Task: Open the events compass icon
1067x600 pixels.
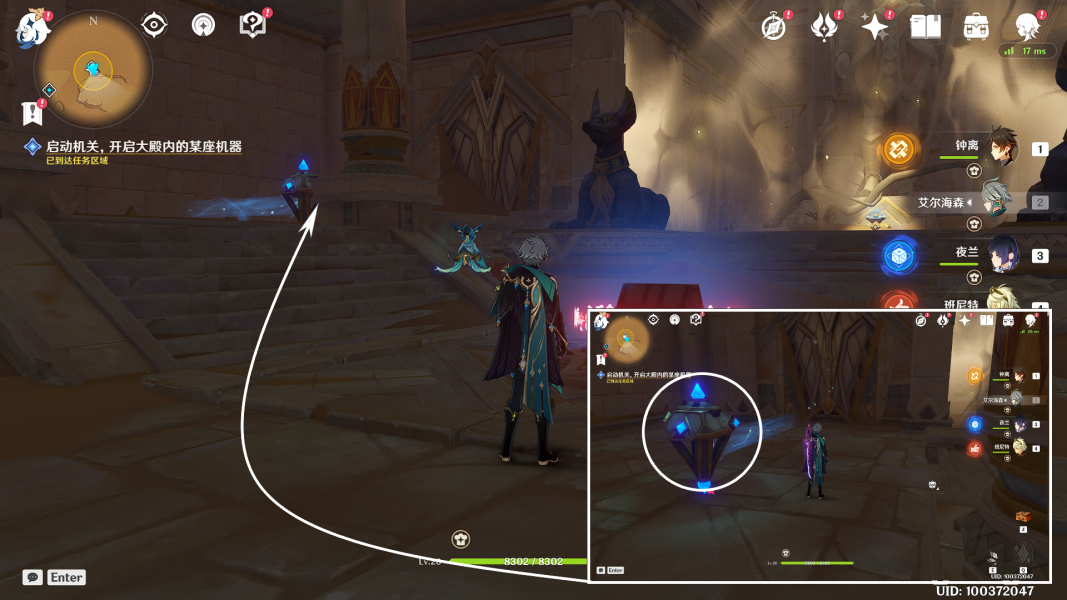Action: click(773, 27)
